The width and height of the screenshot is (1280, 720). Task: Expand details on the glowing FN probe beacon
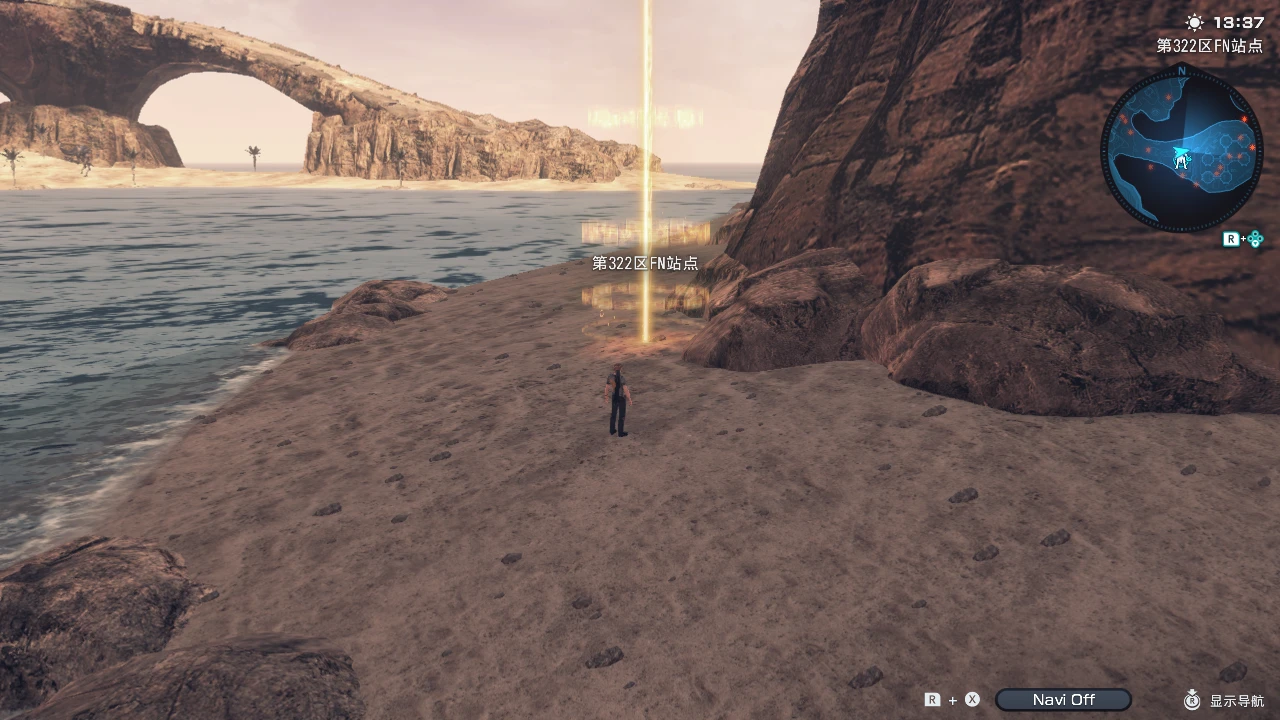(x=645, y=250)
